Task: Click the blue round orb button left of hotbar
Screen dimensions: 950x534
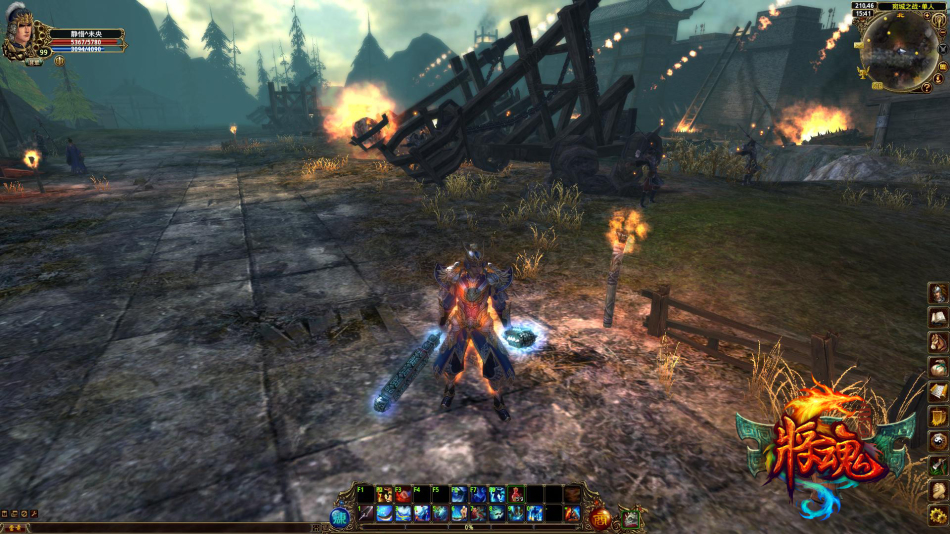Action: [x=341, y=517]
